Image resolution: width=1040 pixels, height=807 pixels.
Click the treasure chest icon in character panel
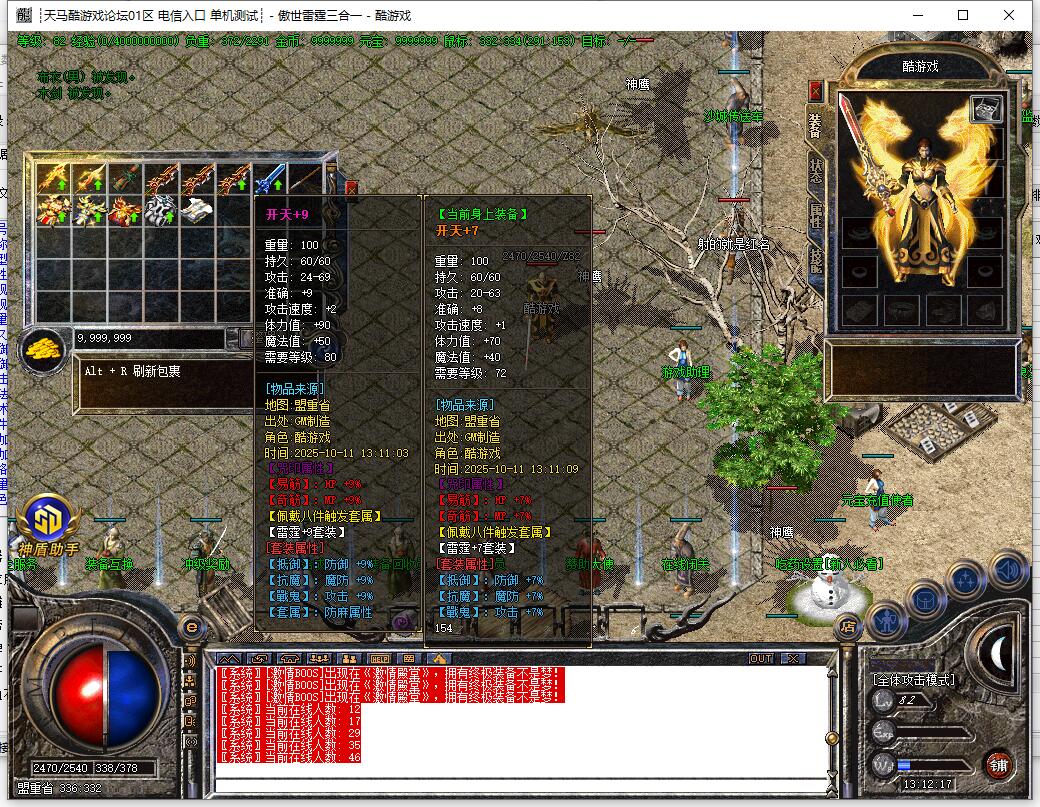(986, 108)
